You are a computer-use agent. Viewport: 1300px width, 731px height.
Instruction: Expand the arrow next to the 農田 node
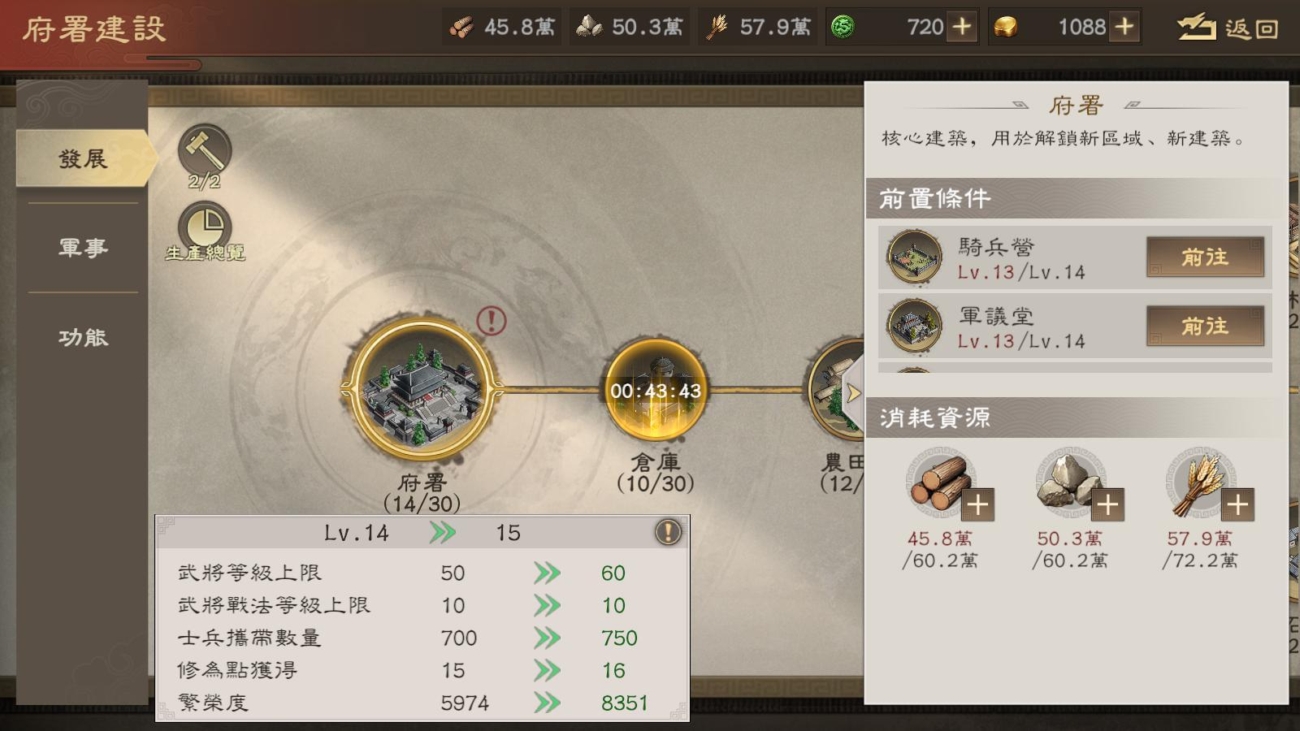855,392
